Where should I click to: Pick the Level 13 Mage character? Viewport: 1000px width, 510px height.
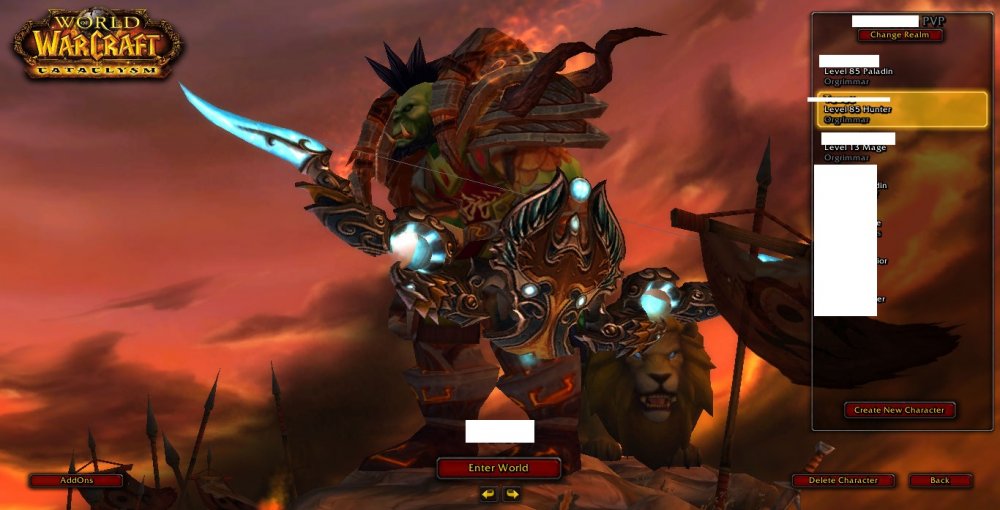856,148
